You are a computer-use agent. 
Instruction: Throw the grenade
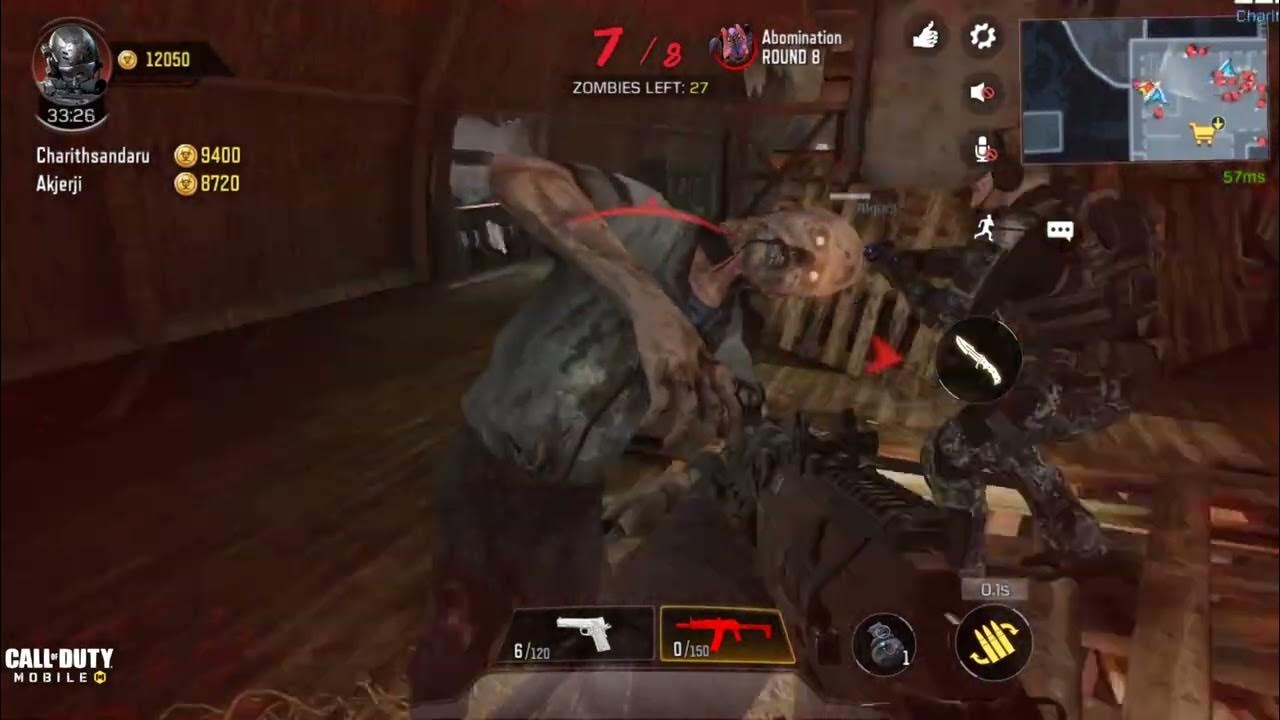coord(885,642)
